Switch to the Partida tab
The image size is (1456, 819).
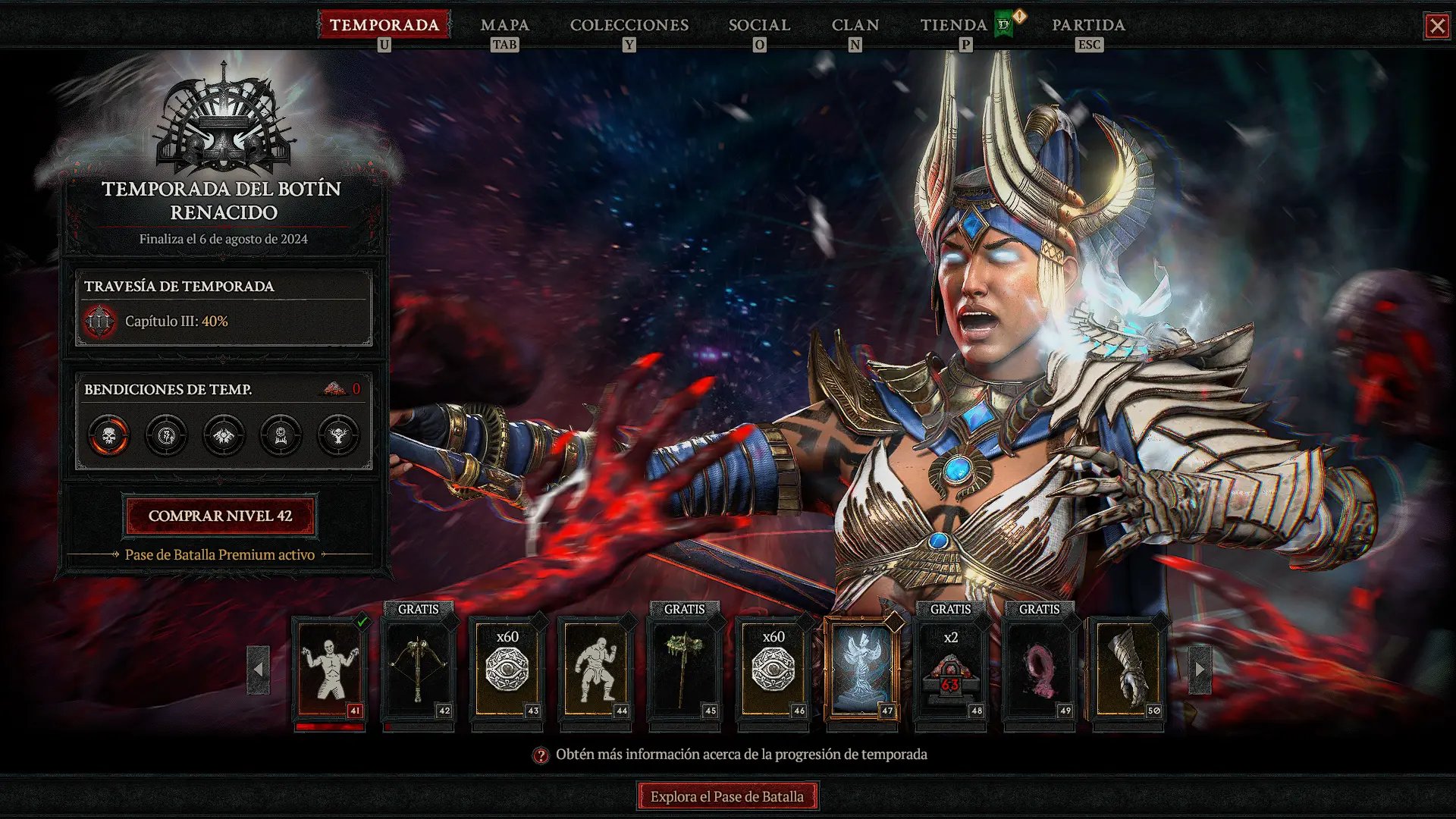tap(1087, 25)
